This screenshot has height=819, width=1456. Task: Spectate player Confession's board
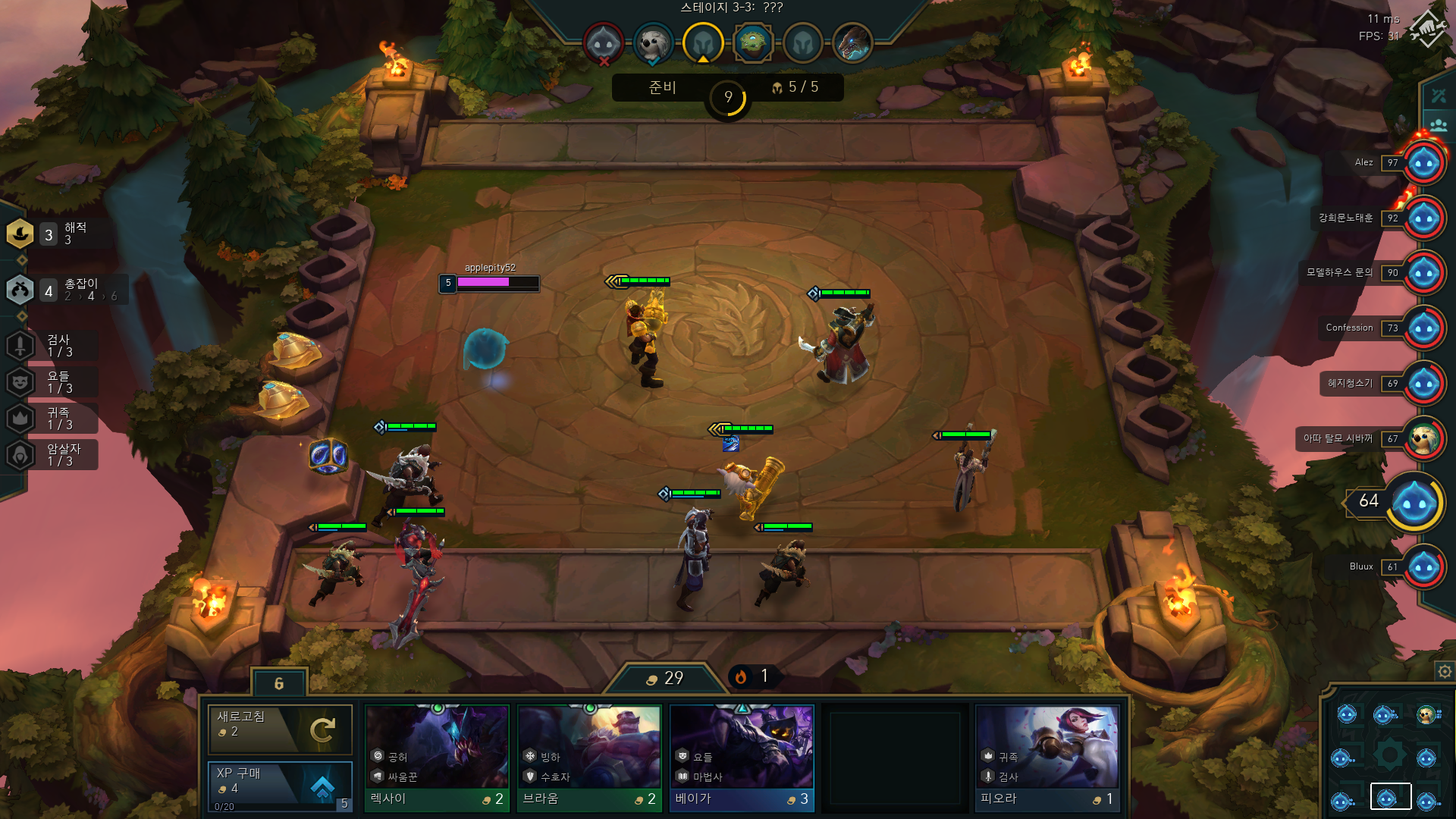tap(1423, 328)
